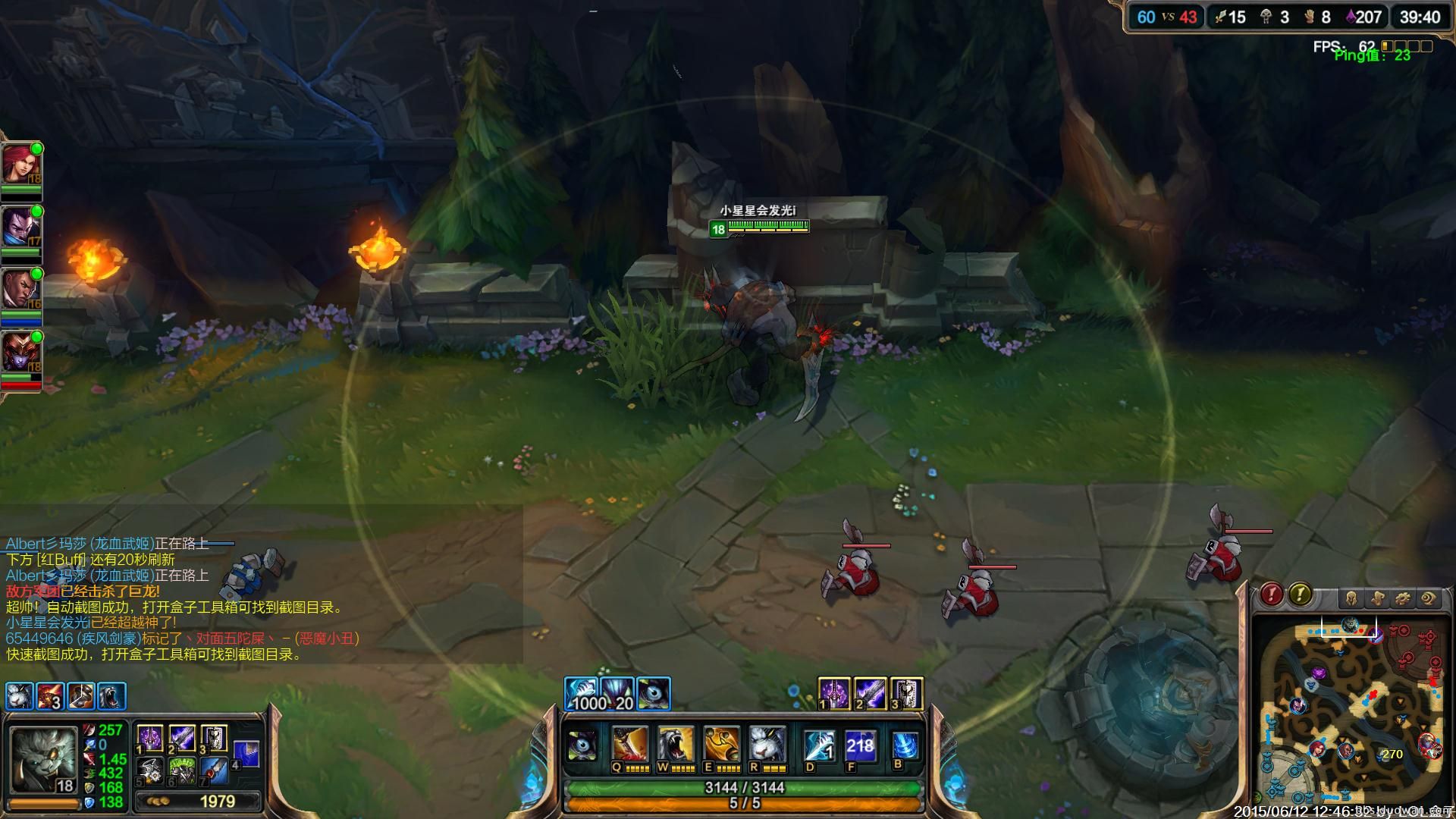Cast Rengar's Savagery Q ability
Screen dimensions: 1456x819
(629, 745)
